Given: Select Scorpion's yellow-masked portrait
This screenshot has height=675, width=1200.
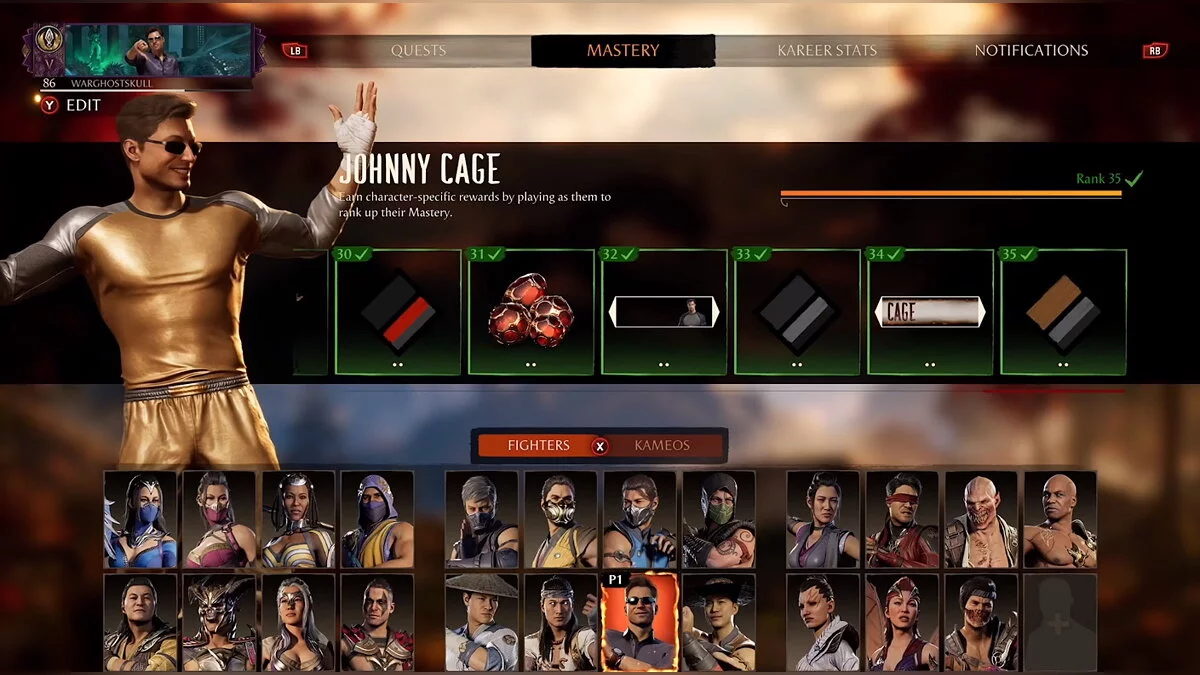Looking at the screenshot, I should click(x=561, y=520).
